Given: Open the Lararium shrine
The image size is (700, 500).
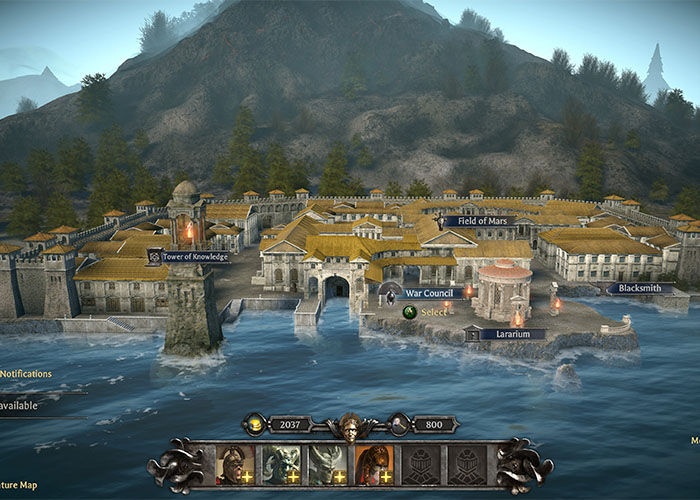Looking at the screenshot, I should click(511, 334).
